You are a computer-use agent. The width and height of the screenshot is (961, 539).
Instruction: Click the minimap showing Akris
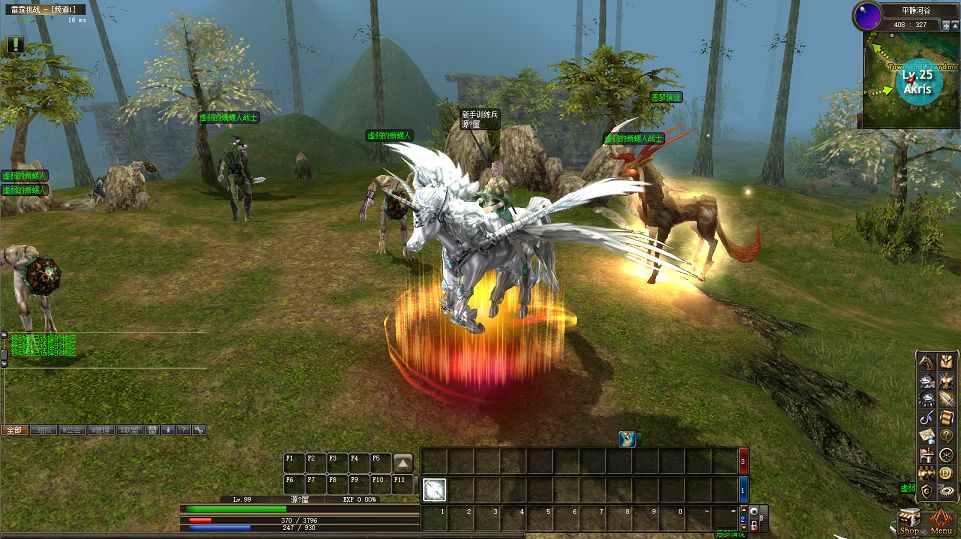[x=909, y=81]
